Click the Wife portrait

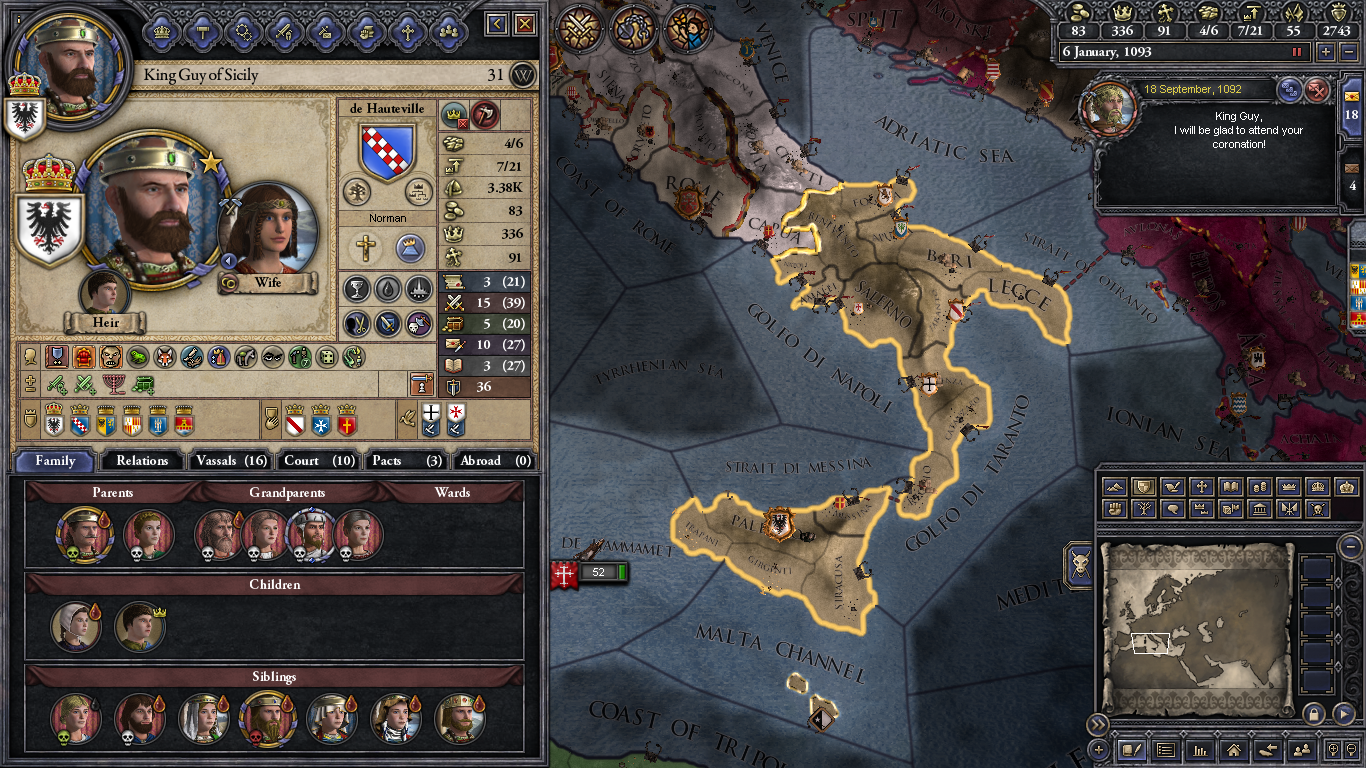coord(267,228)
